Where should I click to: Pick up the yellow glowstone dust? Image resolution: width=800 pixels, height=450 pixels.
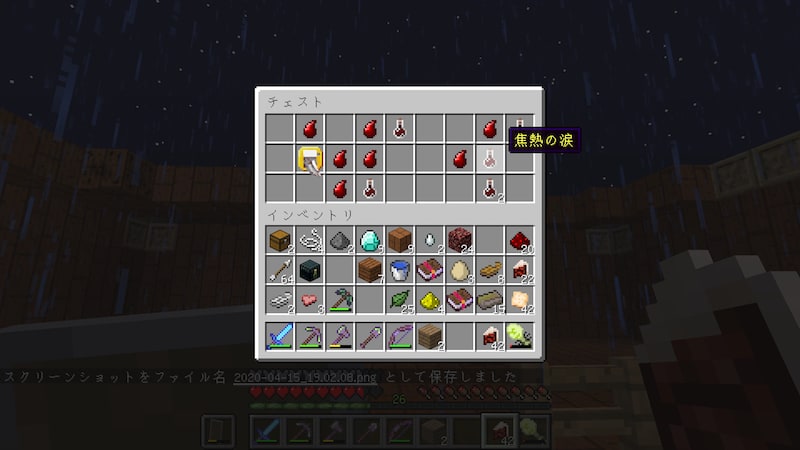[x=430, y=300]
